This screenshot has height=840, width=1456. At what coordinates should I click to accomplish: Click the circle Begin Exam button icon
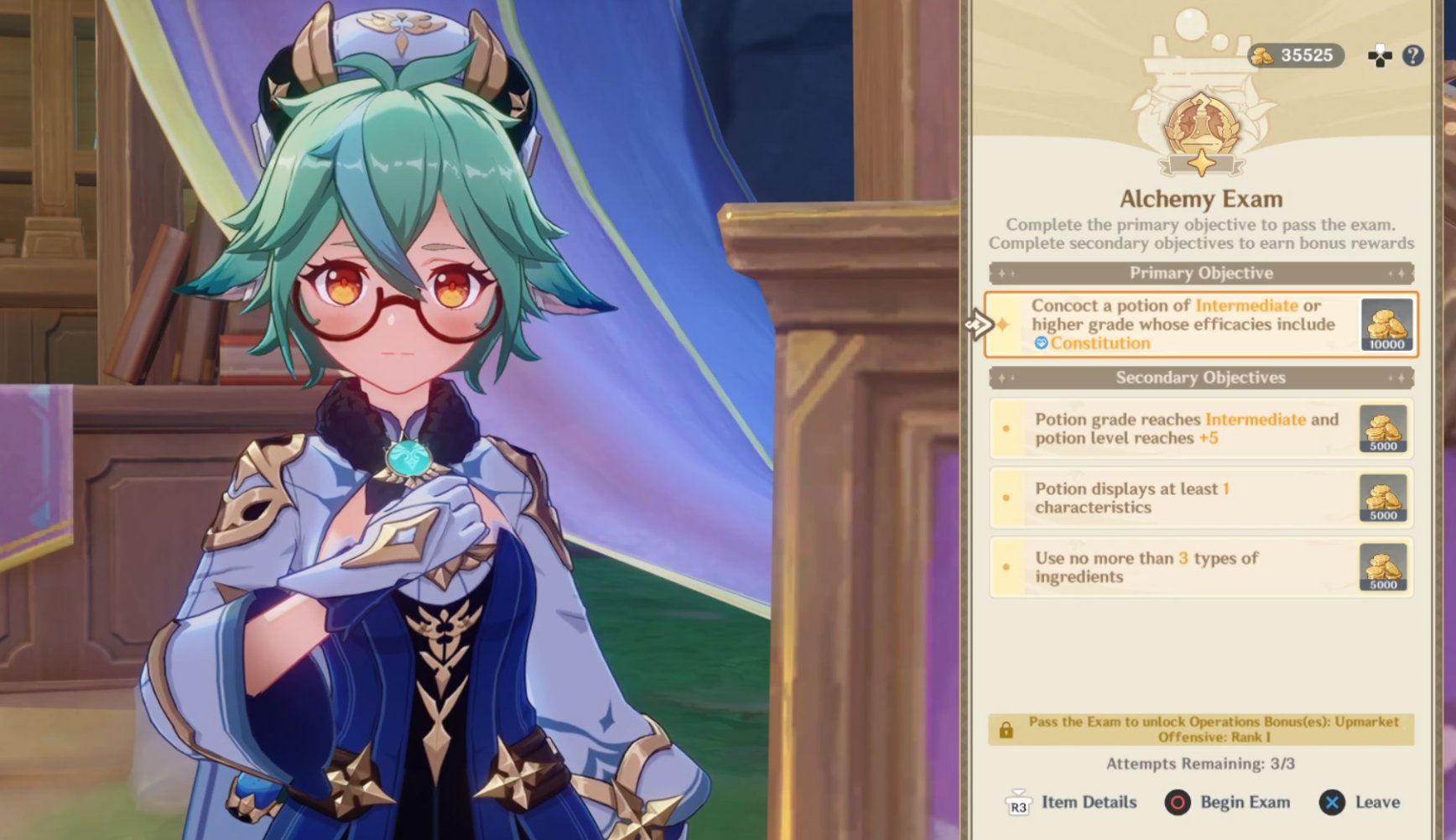point(1177,802)
